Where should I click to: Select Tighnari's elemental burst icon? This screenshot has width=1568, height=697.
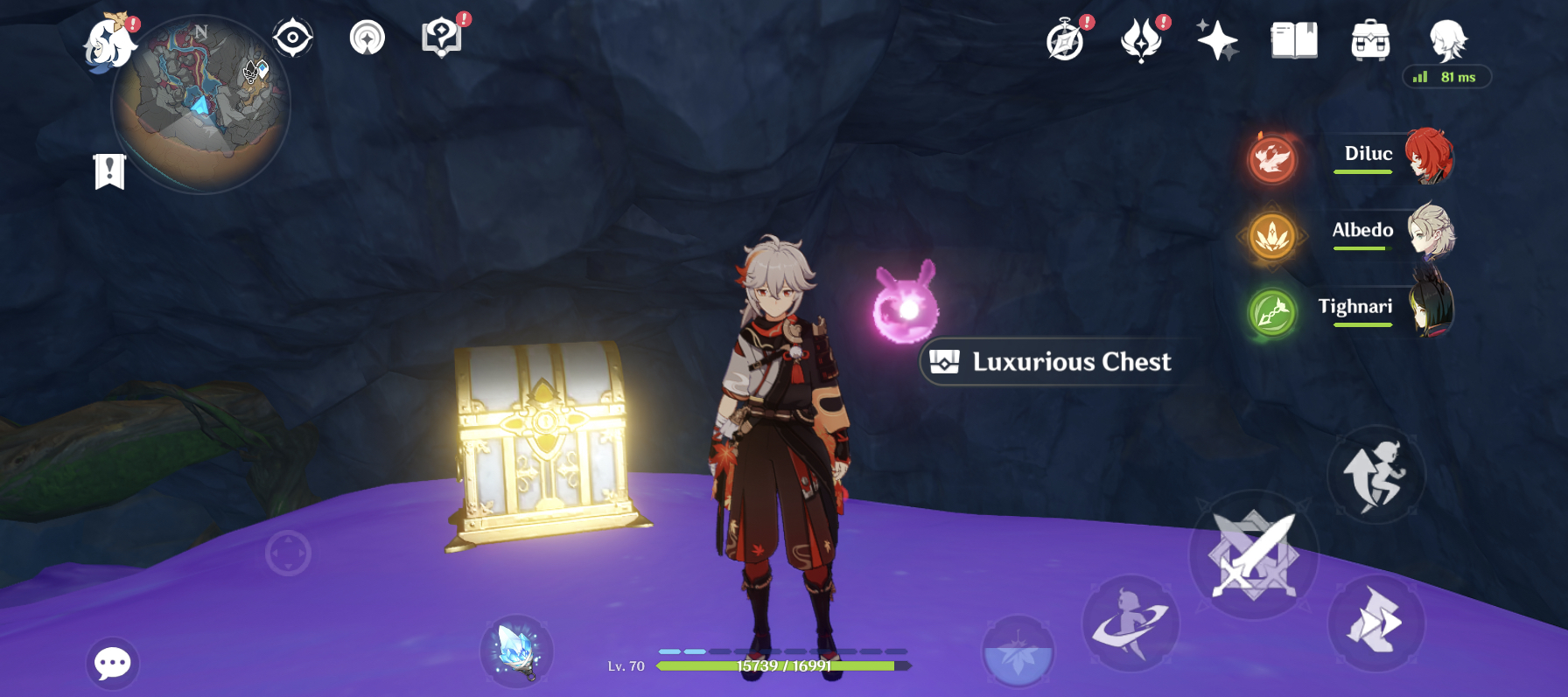coord(1273,313)
